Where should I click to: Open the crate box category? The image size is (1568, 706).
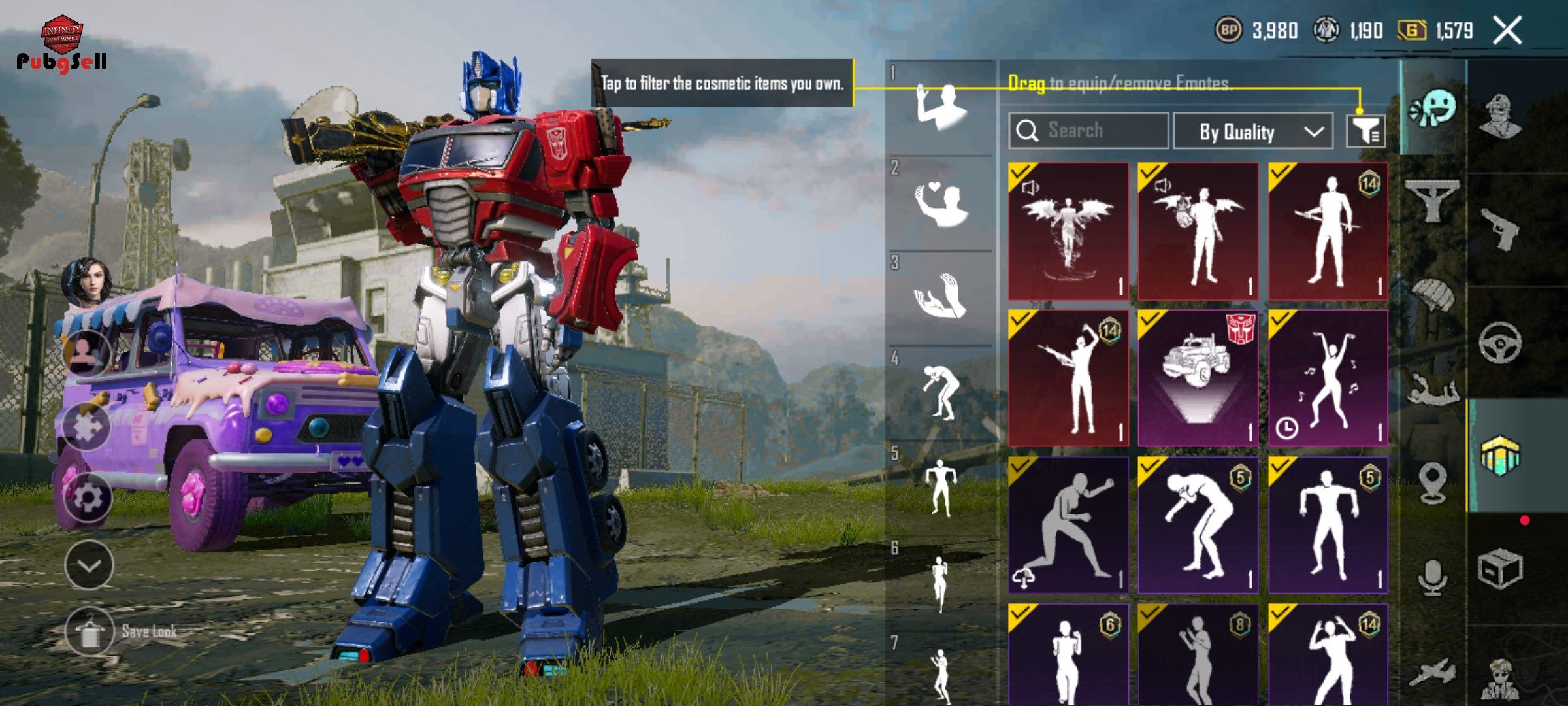pyautogui.click(x=1500, y=569)
